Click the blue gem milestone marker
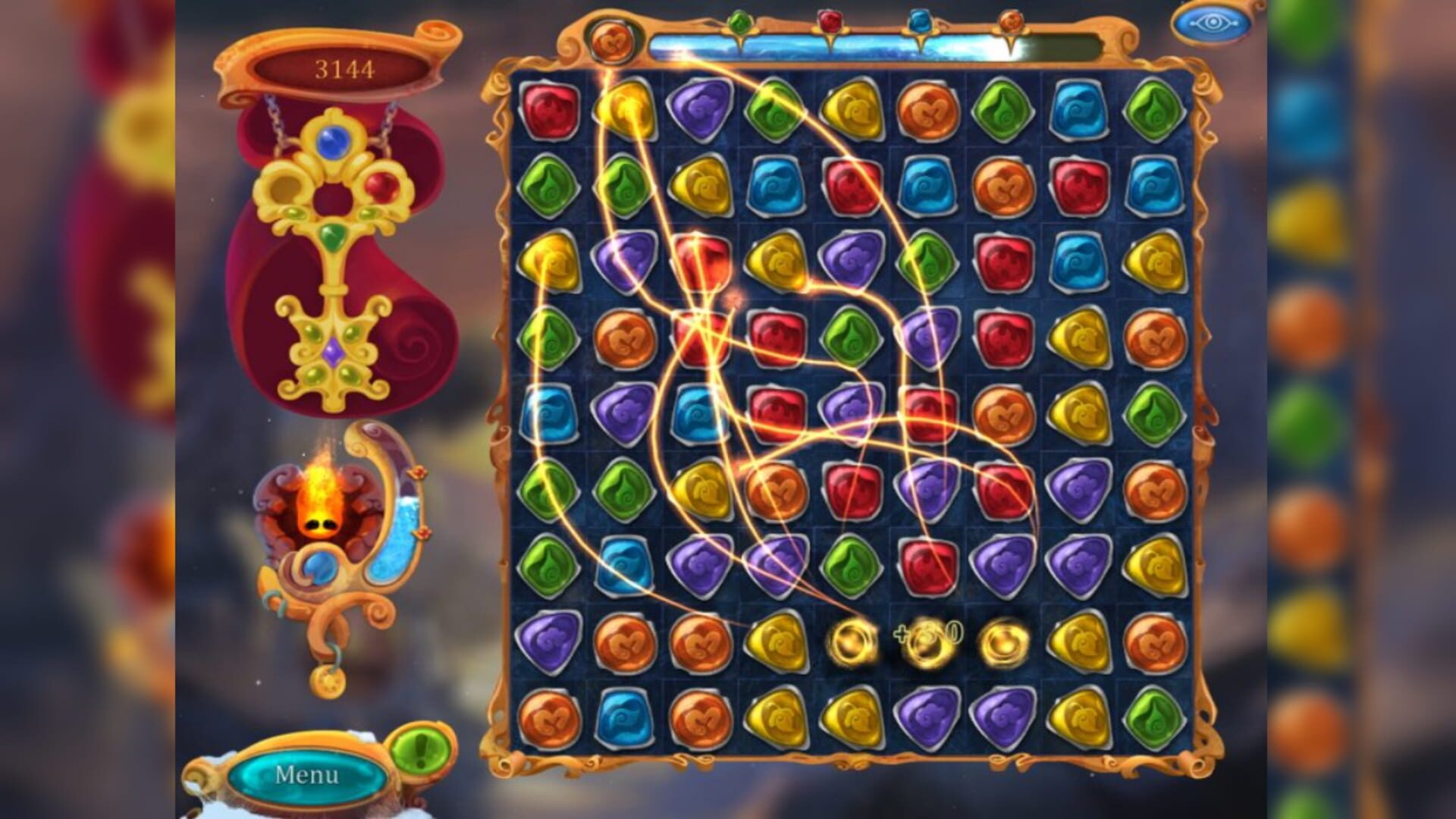Screen dimensions: 1456x819 pyautogui.click(x=920, y=21)
